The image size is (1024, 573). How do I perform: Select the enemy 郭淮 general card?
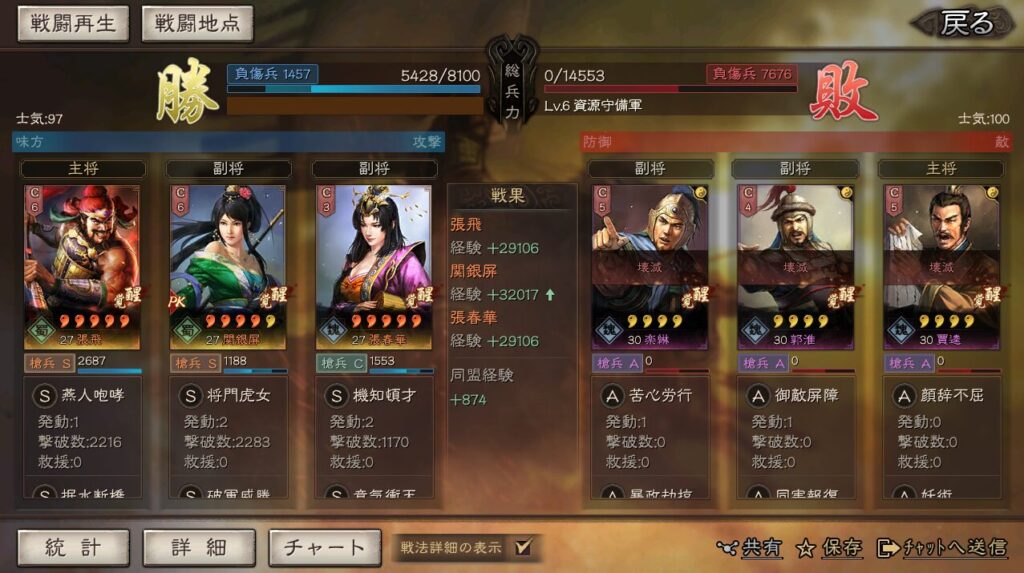click(795, 265)
